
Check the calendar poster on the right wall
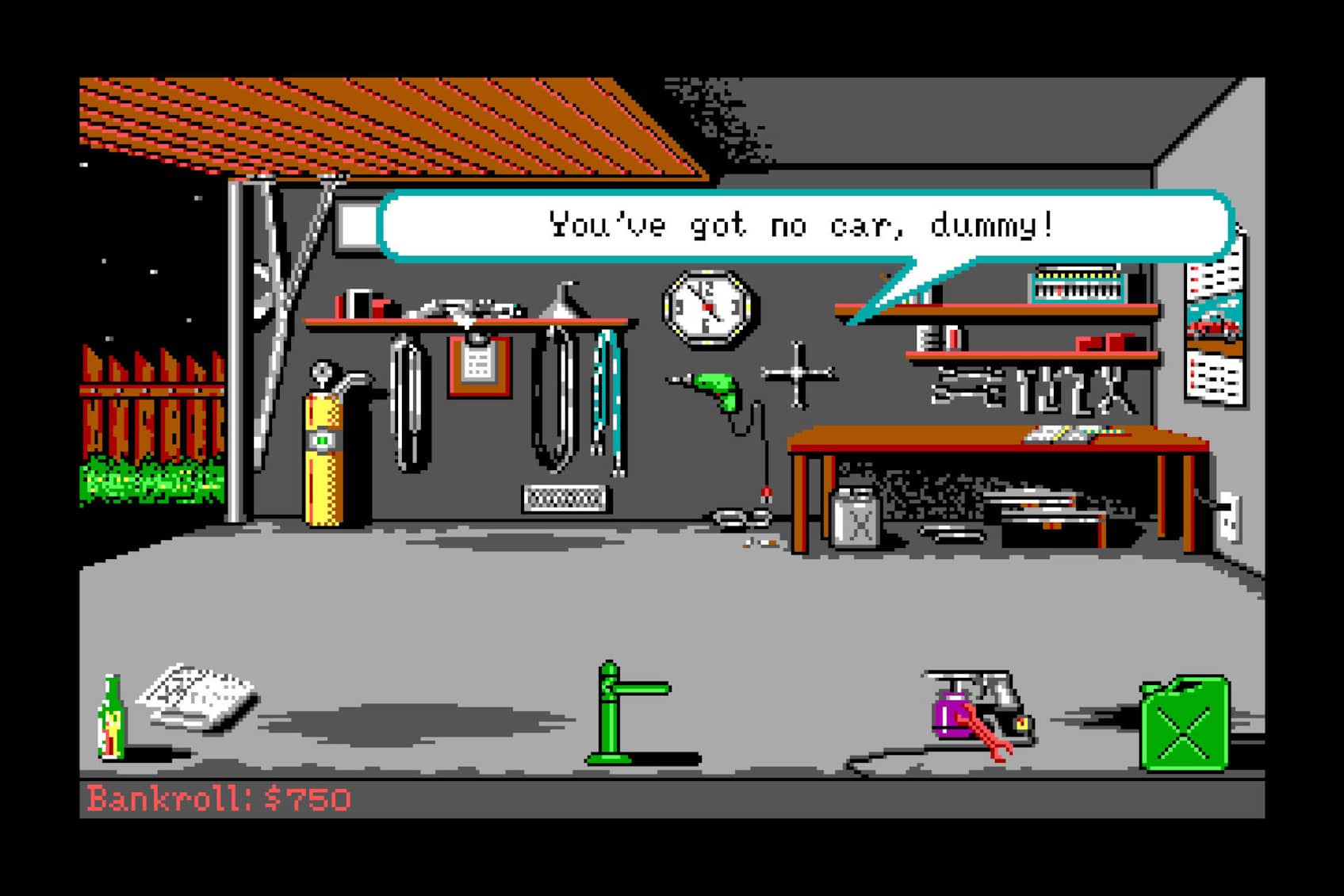[1215, 333]
